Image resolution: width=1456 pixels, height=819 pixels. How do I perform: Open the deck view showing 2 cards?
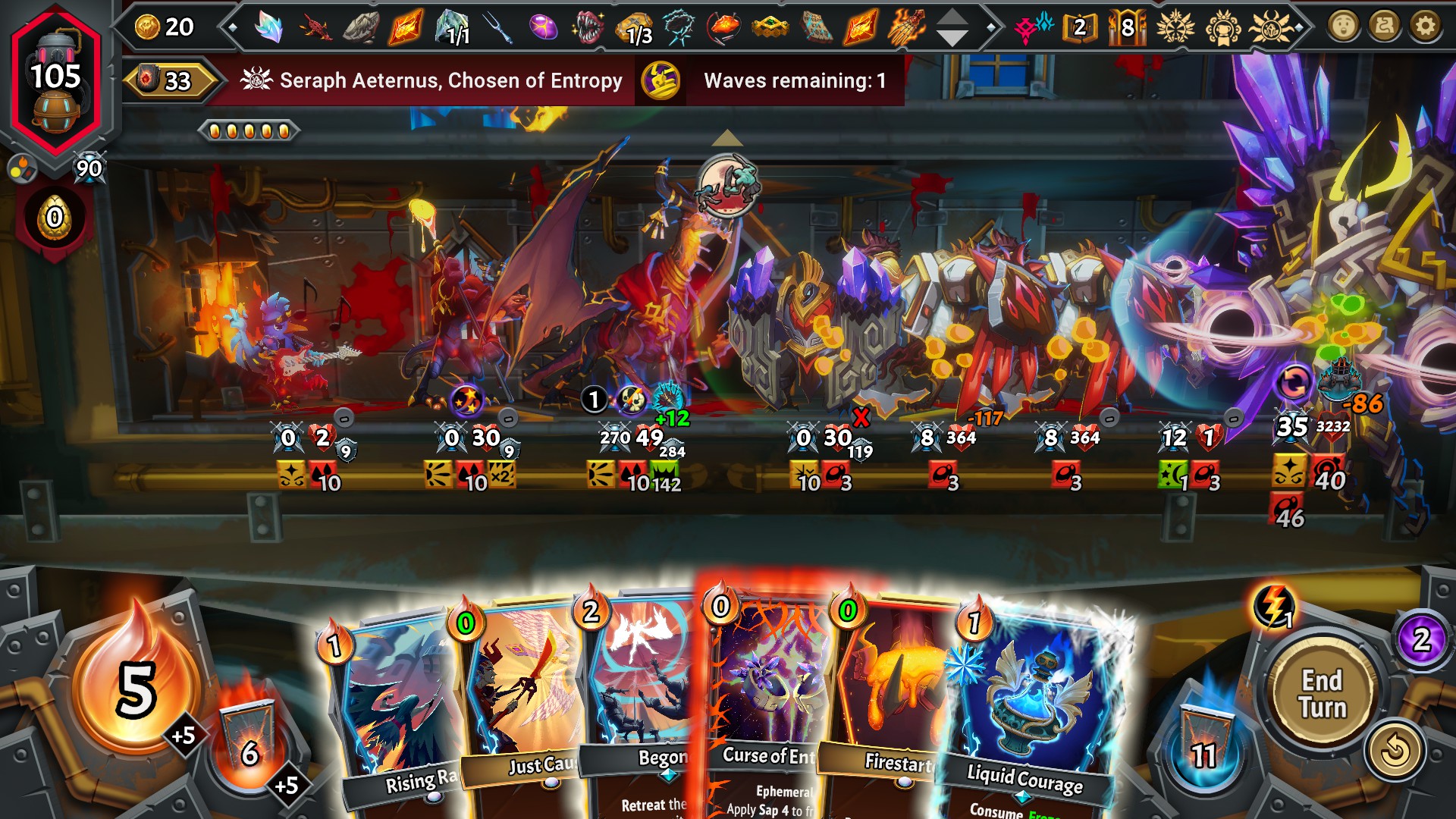coord(1079,28)
